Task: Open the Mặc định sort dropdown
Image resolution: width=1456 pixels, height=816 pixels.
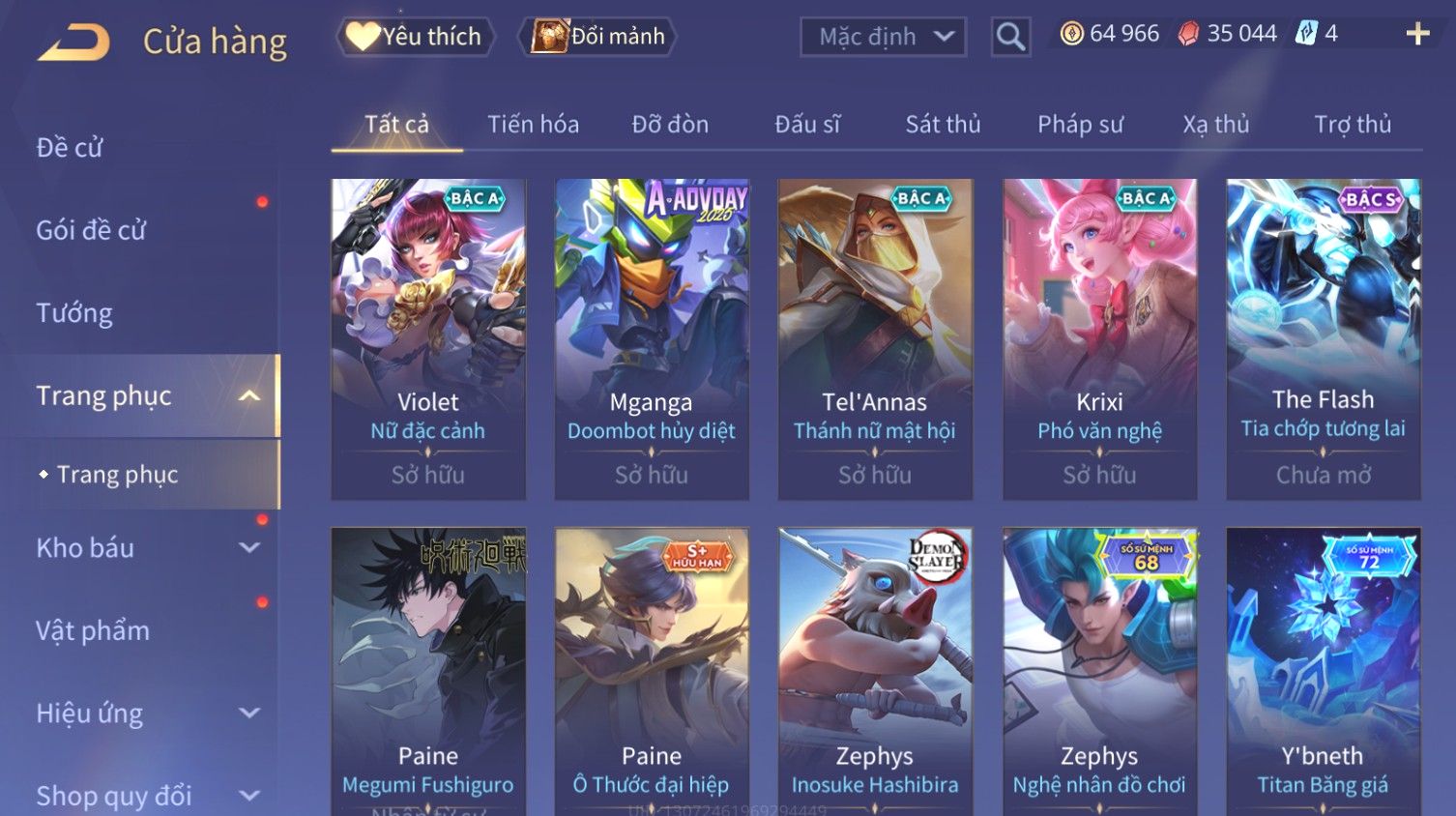Action: [x=883, y=37]
